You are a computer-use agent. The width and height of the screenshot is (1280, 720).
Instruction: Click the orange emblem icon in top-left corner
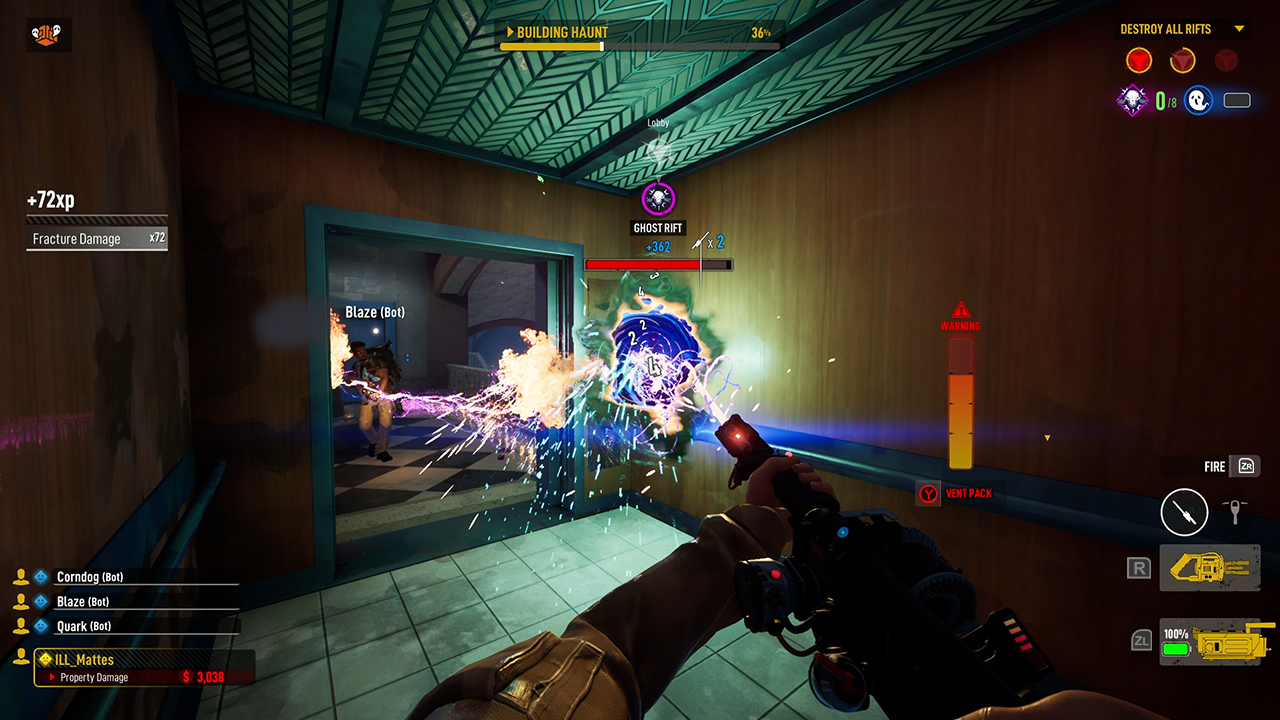49,34
